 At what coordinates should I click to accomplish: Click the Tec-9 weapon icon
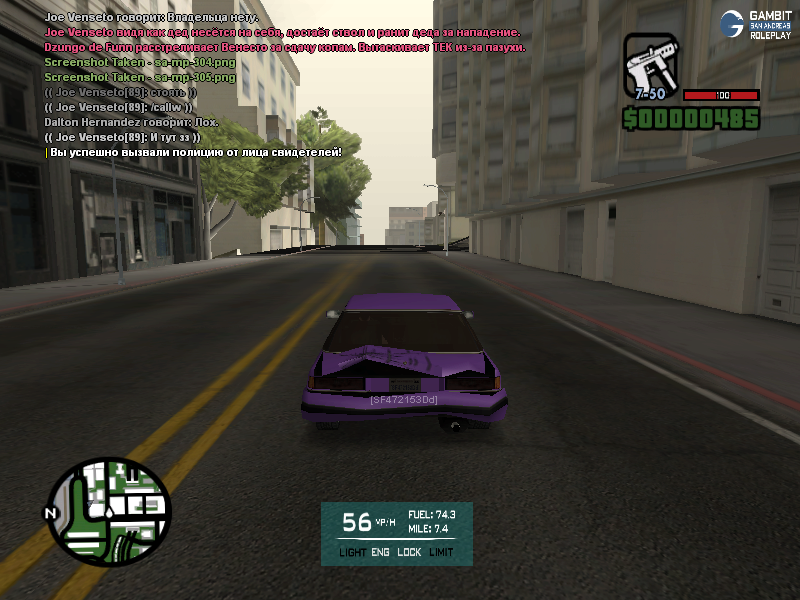coord(652,67)
